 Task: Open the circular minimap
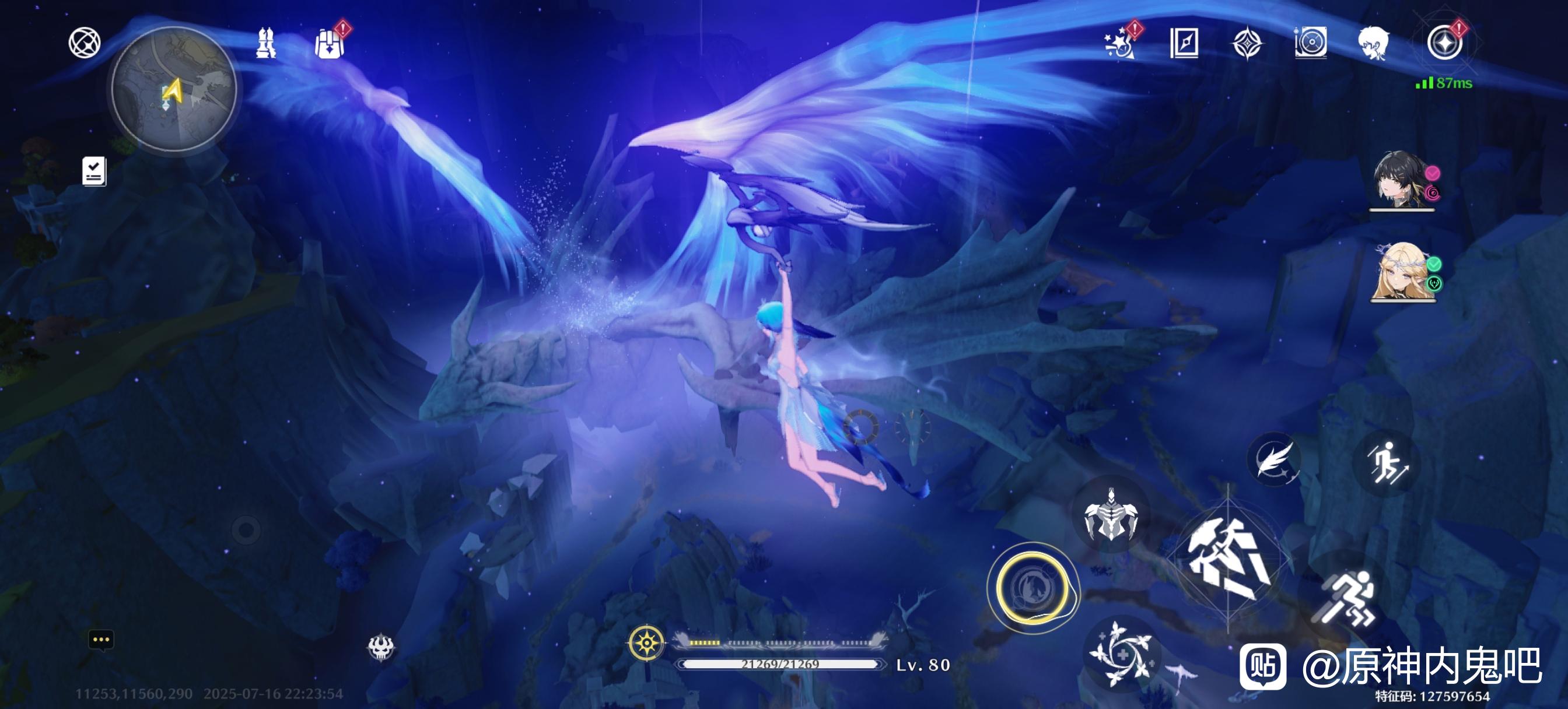(x=174, y=90)
